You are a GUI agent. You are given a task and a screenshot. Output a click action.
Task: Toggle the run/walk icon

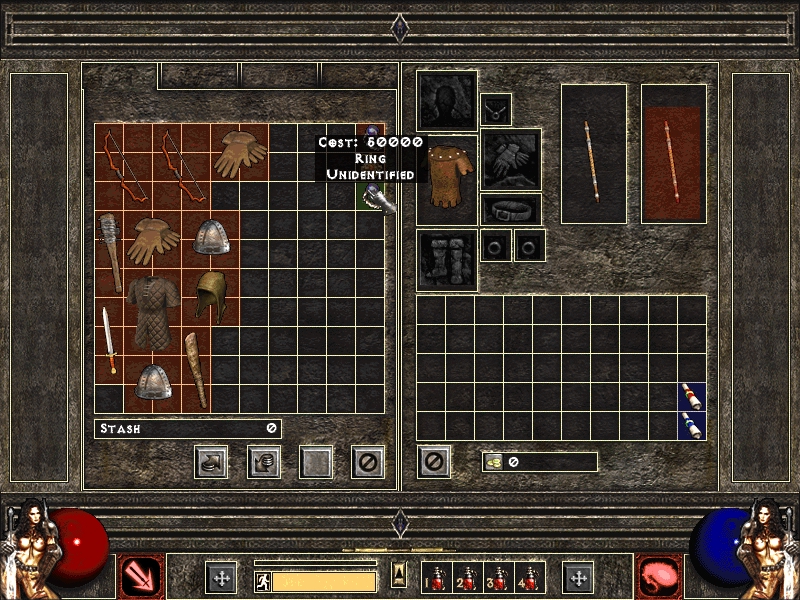click(x=262, y=581)
